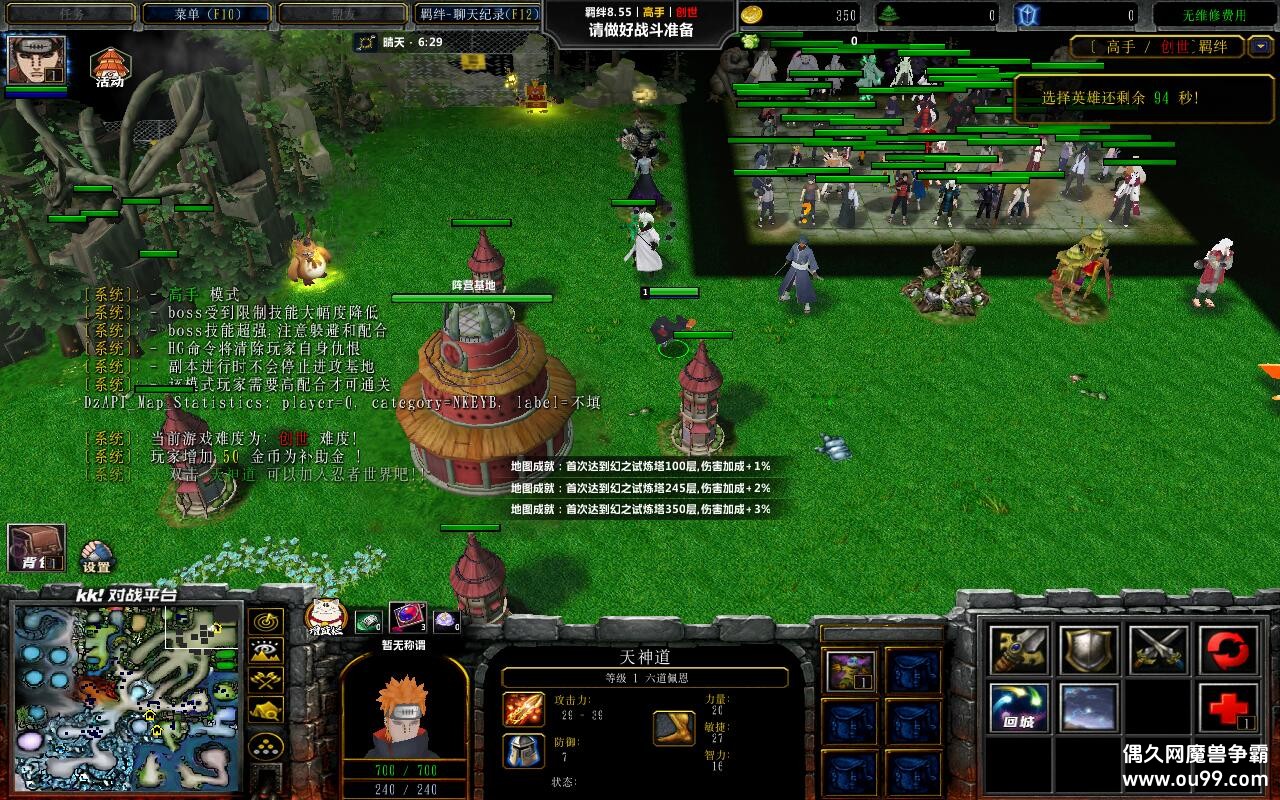This screenshot has width=1280, height=800.
Task: Open the 活动 events icon
Action: tap(109, 67)
